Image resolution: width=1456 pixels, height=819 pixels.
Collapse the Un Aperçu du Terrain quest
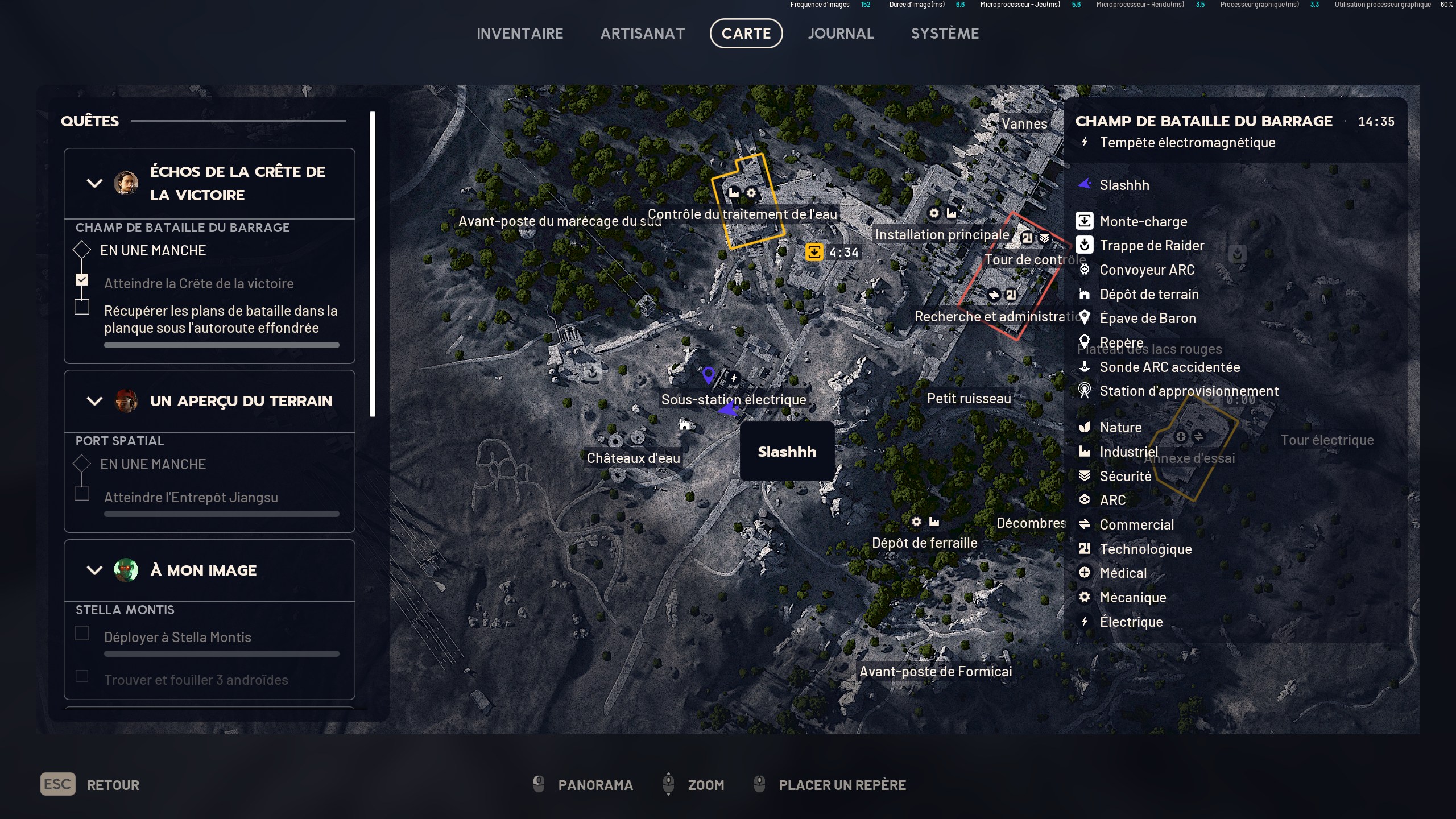pyautogui.click(x=94, y=401)
